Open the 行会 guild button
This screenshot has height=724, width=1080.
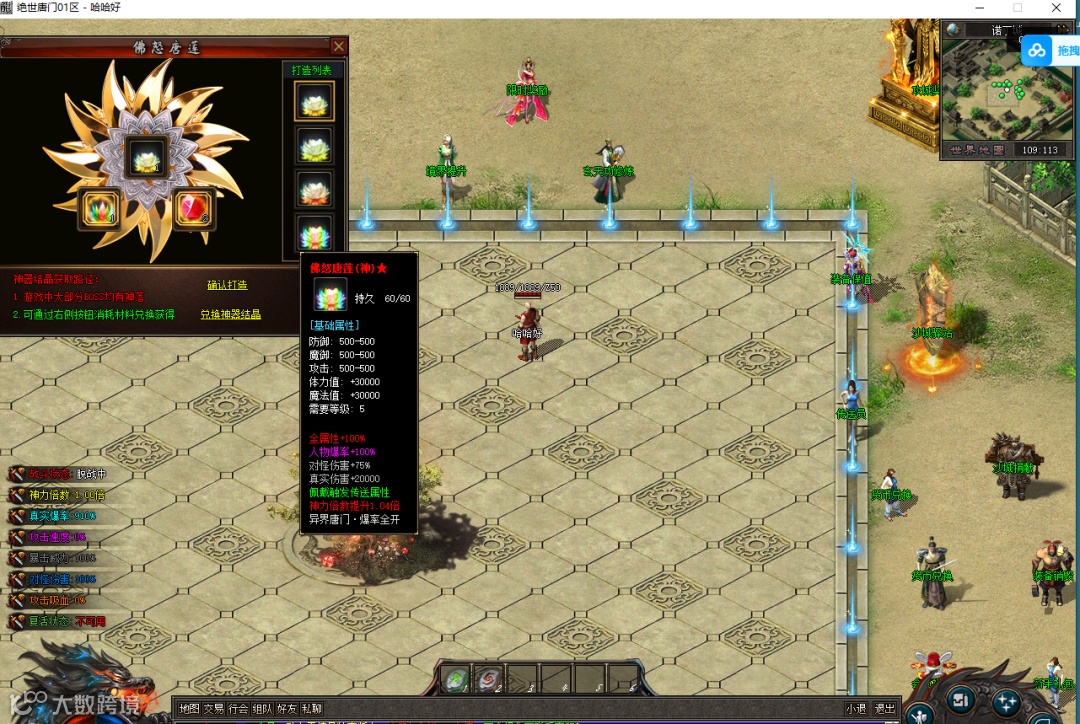coord(238,708)
